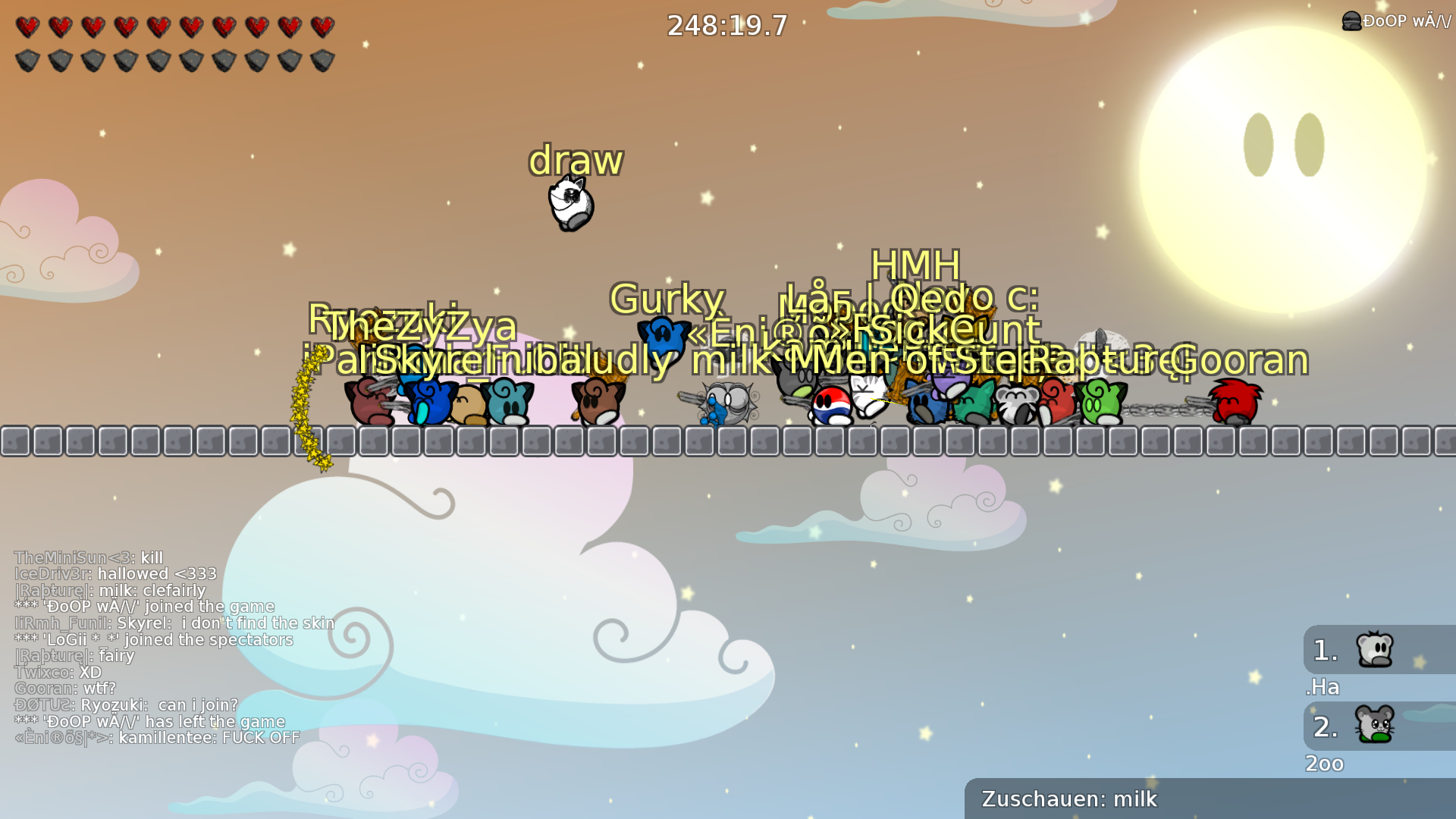This screenshot has height=819, width=1456.
Task: Click the ghost-like spectated tee named milk
Action: point(724,402)
